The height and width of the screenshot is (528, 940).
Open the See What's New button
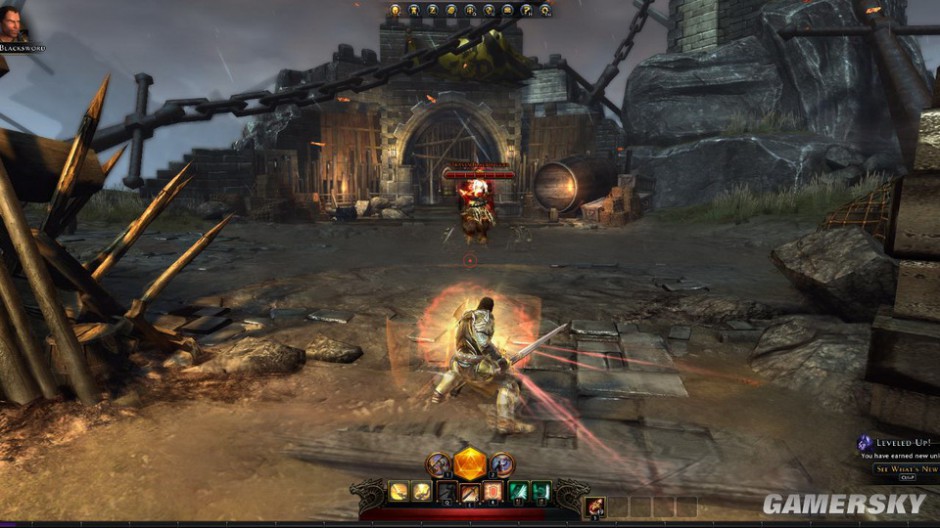point(905,468)
